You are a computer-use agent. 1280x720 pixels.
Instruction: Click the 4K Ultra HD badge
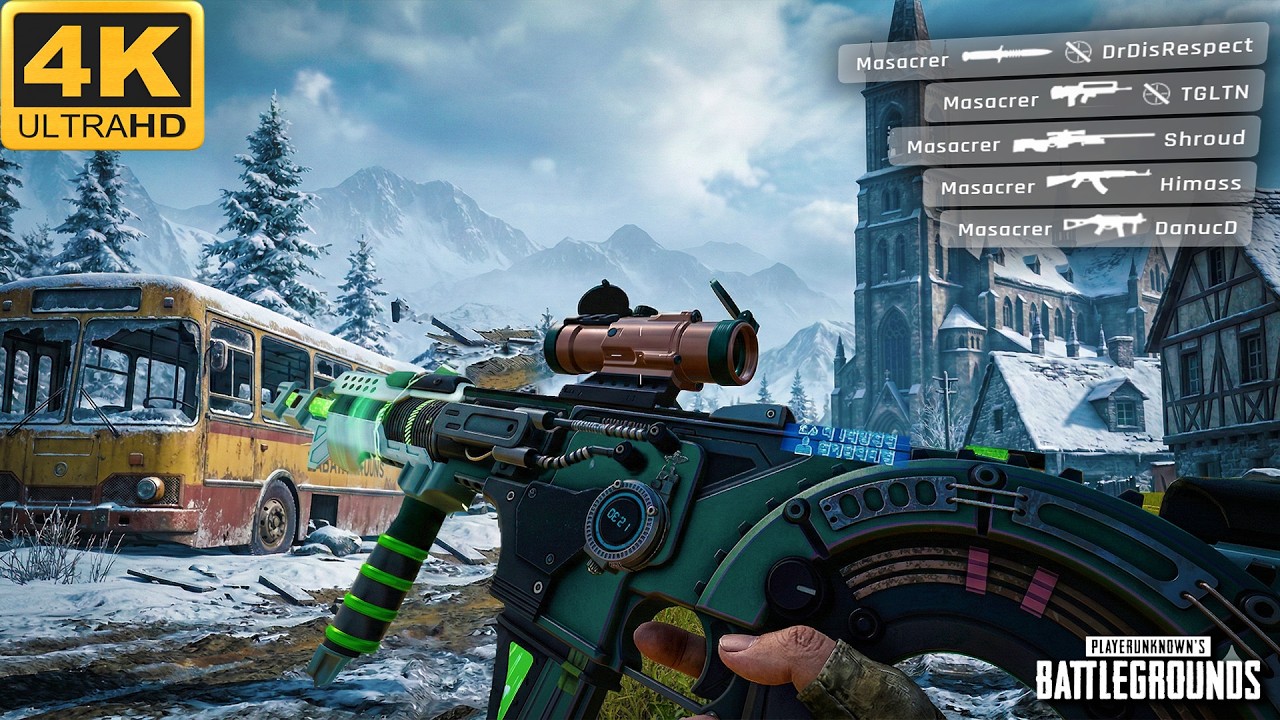pos(102,75)
